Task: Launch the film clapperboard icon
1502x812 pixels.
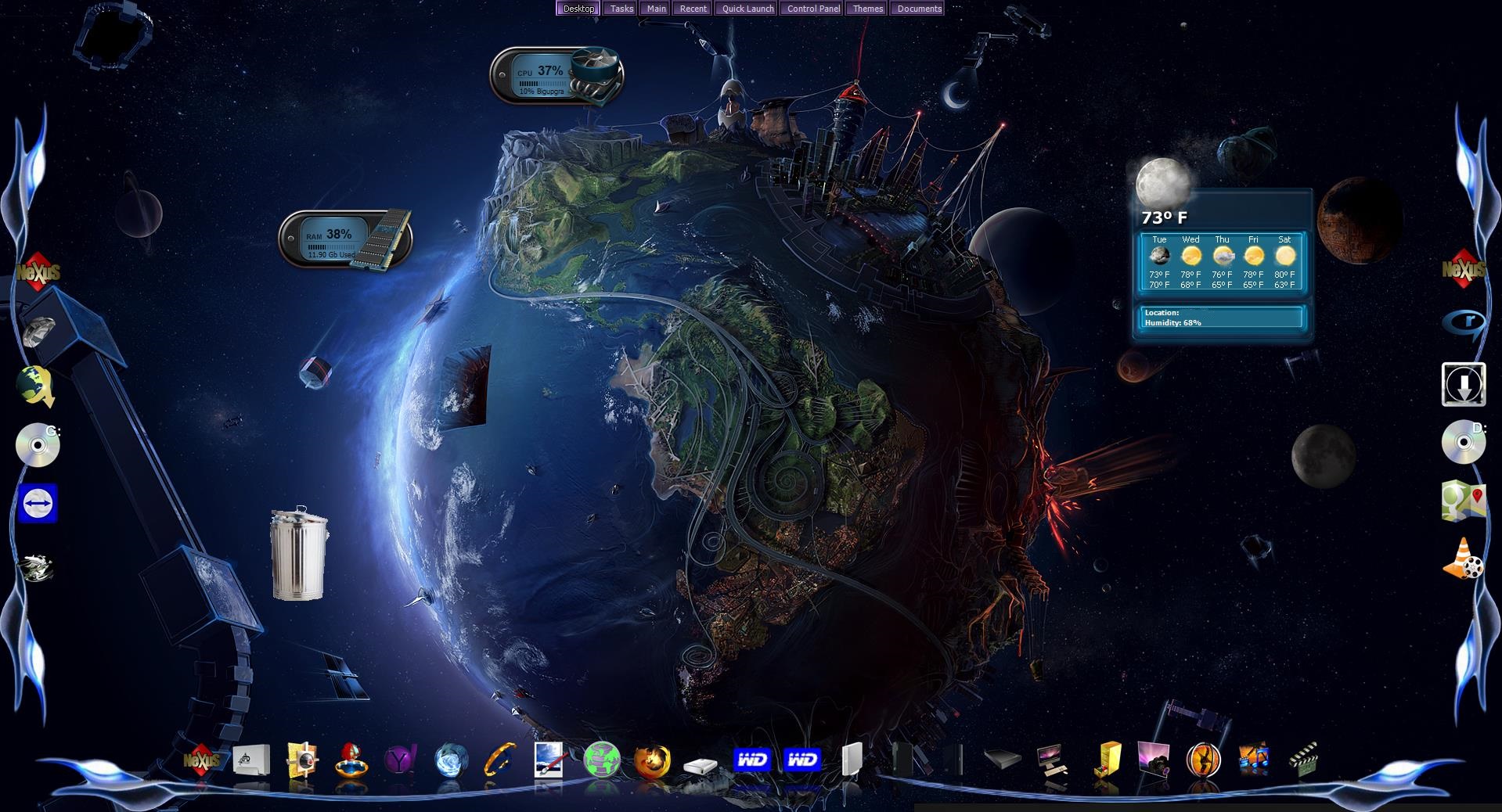Action: (x=1303, y=759)
